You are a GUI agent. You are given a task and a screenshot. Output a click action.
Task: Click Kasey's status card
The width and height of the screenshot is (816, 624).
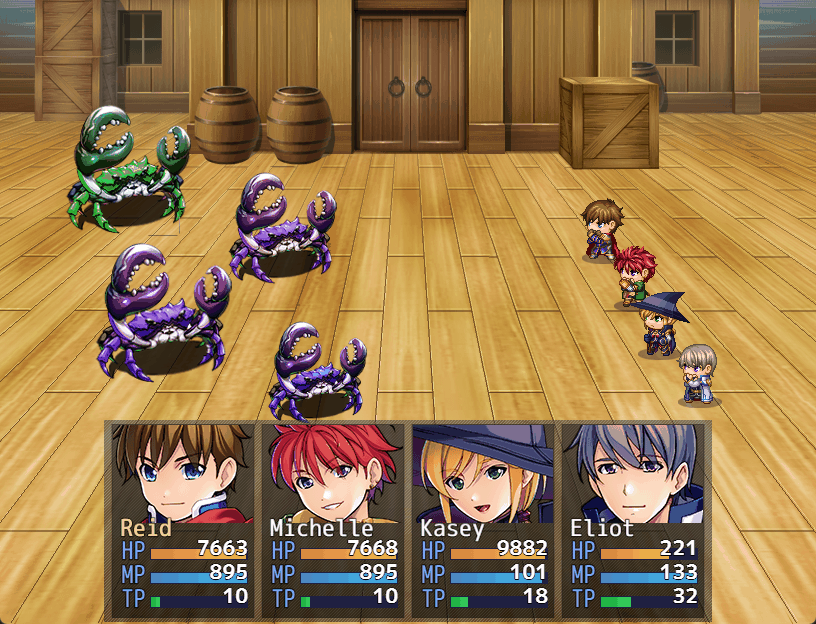[x=483, y=518]
